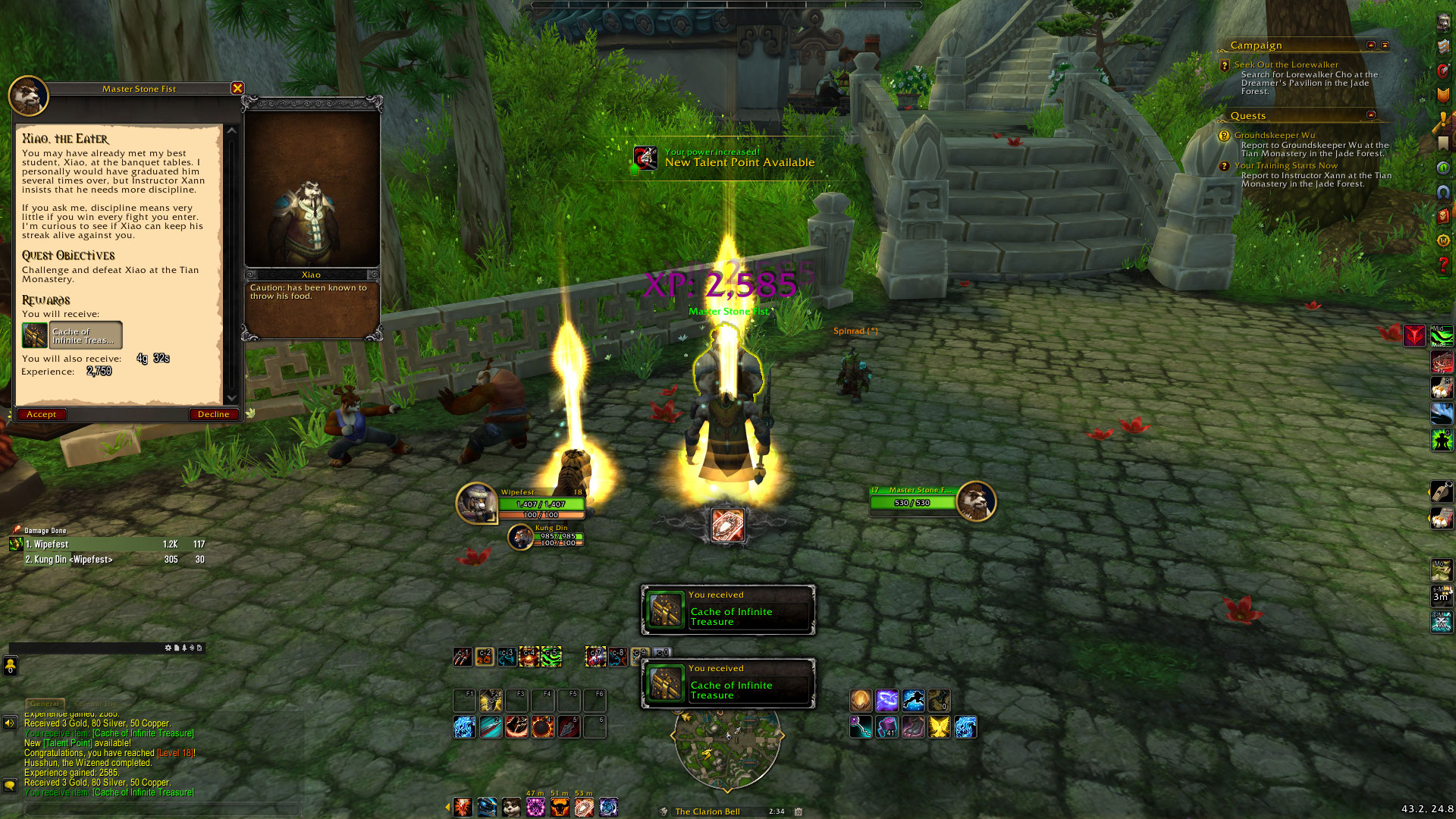Select the Seek Out the Lorewalker campaign quest
Viewport: 1456px width, 819px height.
(1285, 65)
